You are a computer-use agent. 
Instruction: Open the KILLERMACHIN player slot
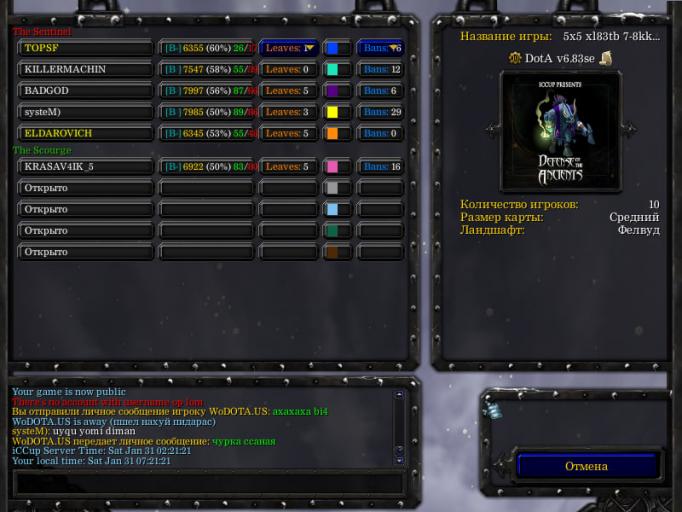pos(85,69)
